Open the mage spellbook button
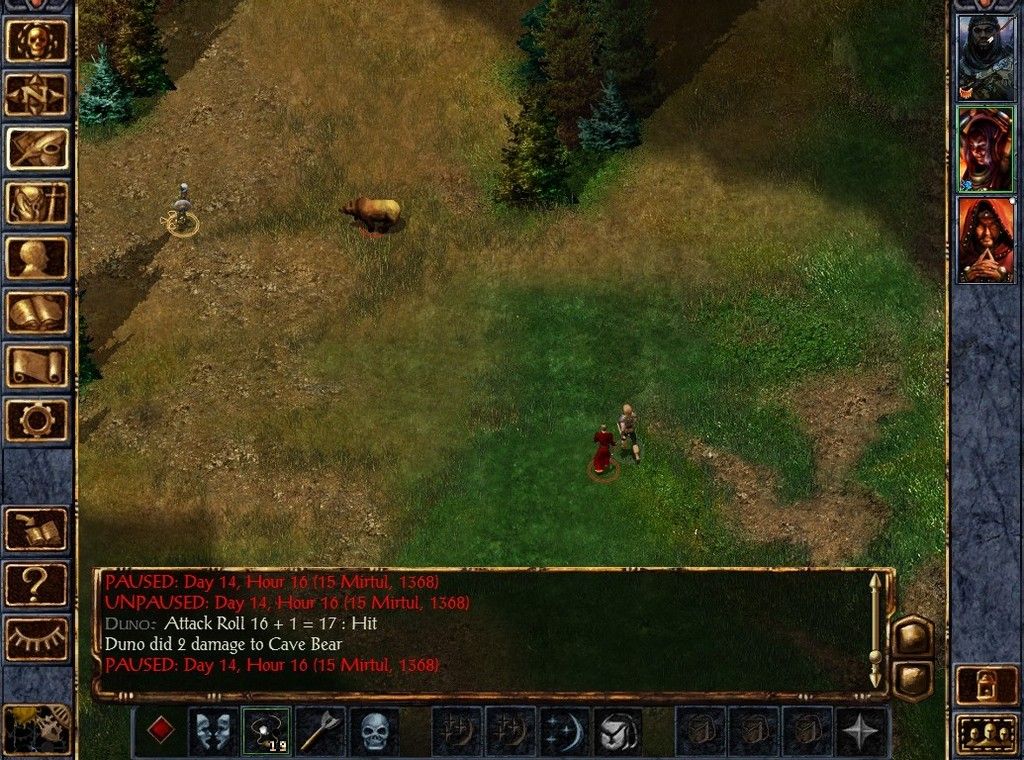 point(38,311)
